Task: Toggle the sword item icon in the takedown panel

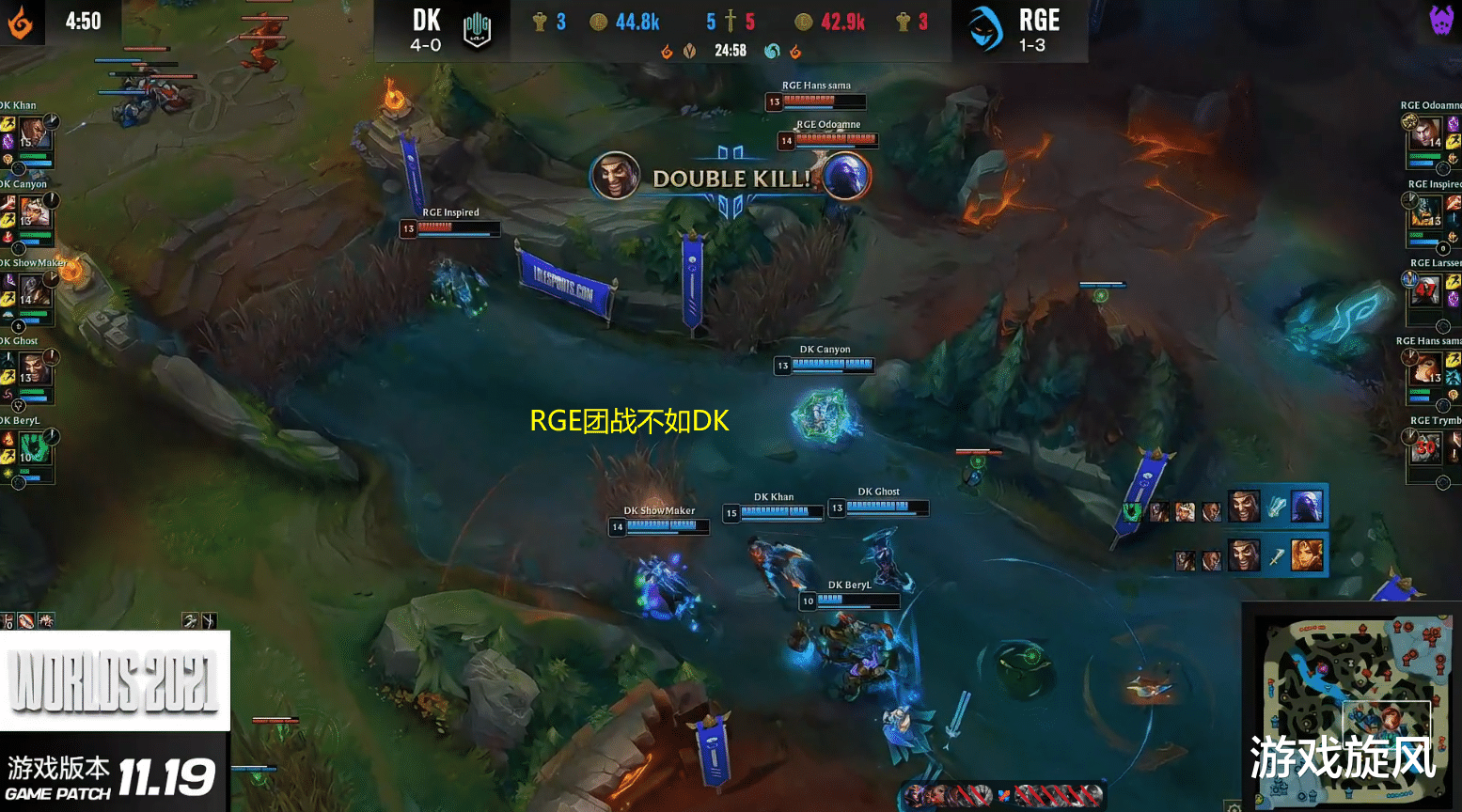Action: click(x=1278, y=558)
